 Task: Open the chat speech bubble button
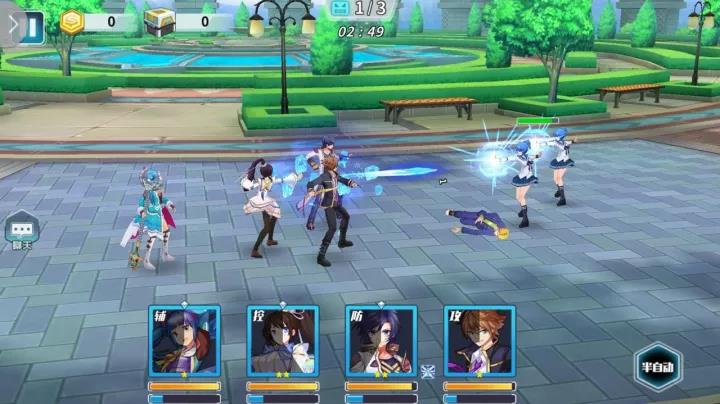coord(21,229)
